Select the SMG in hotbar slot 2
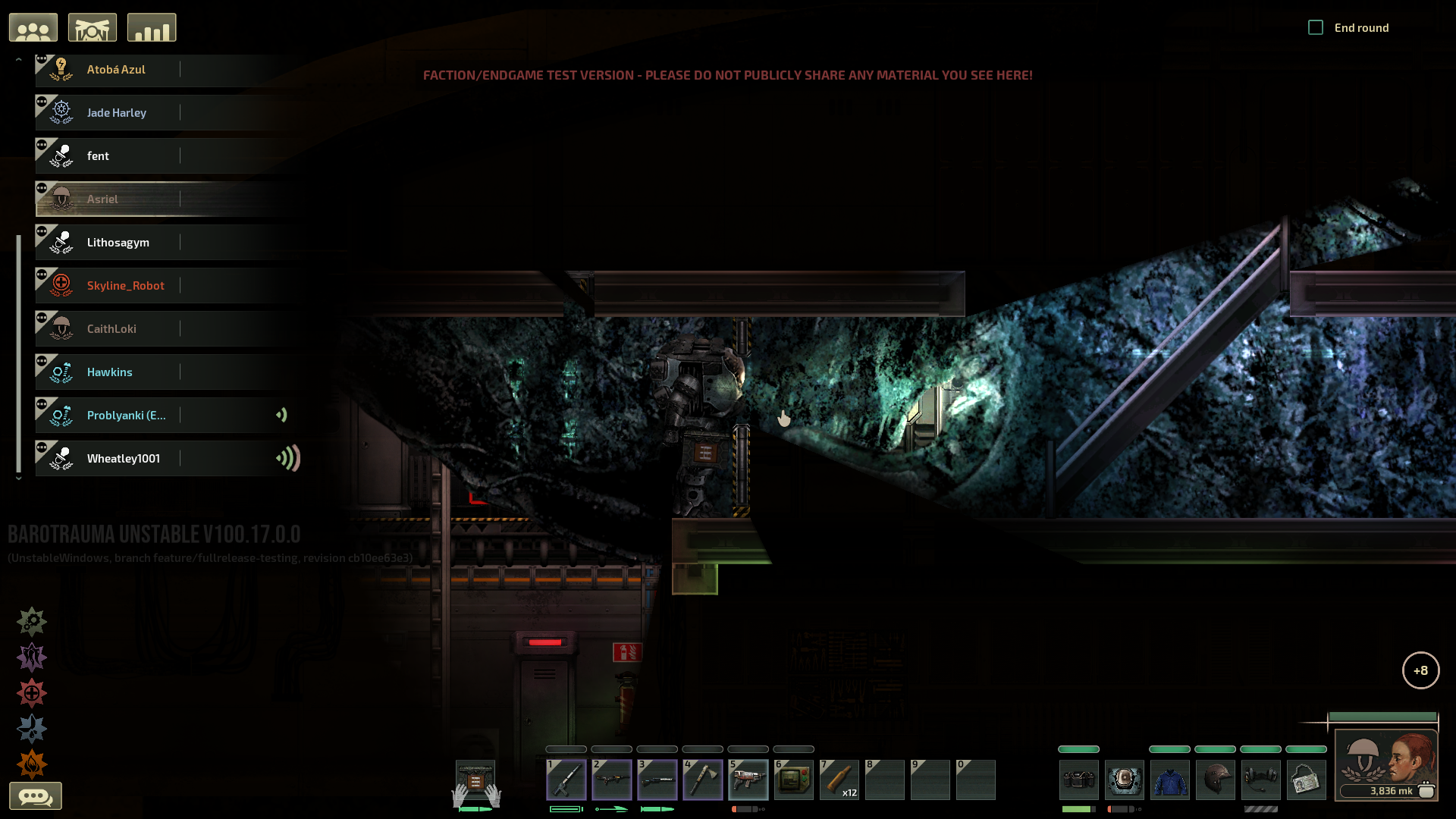Screen dimensions: 1456x819 612,780
